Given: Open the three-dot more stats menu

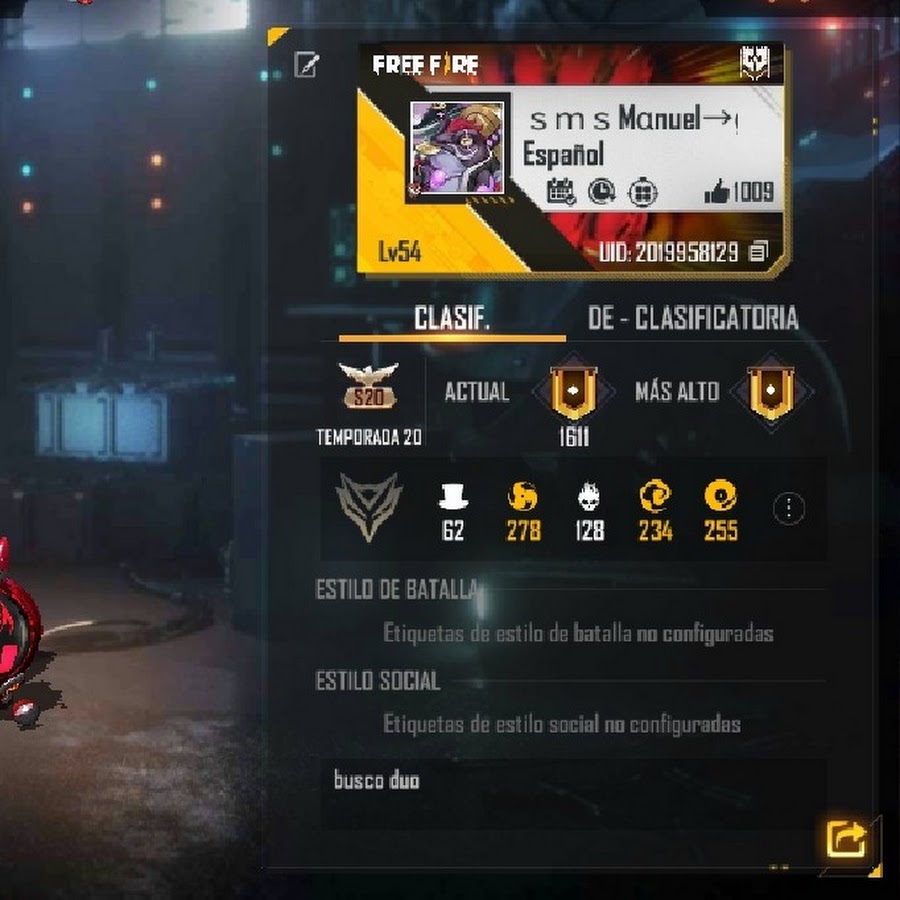Looking at the screenshot, I should point(789,508).
